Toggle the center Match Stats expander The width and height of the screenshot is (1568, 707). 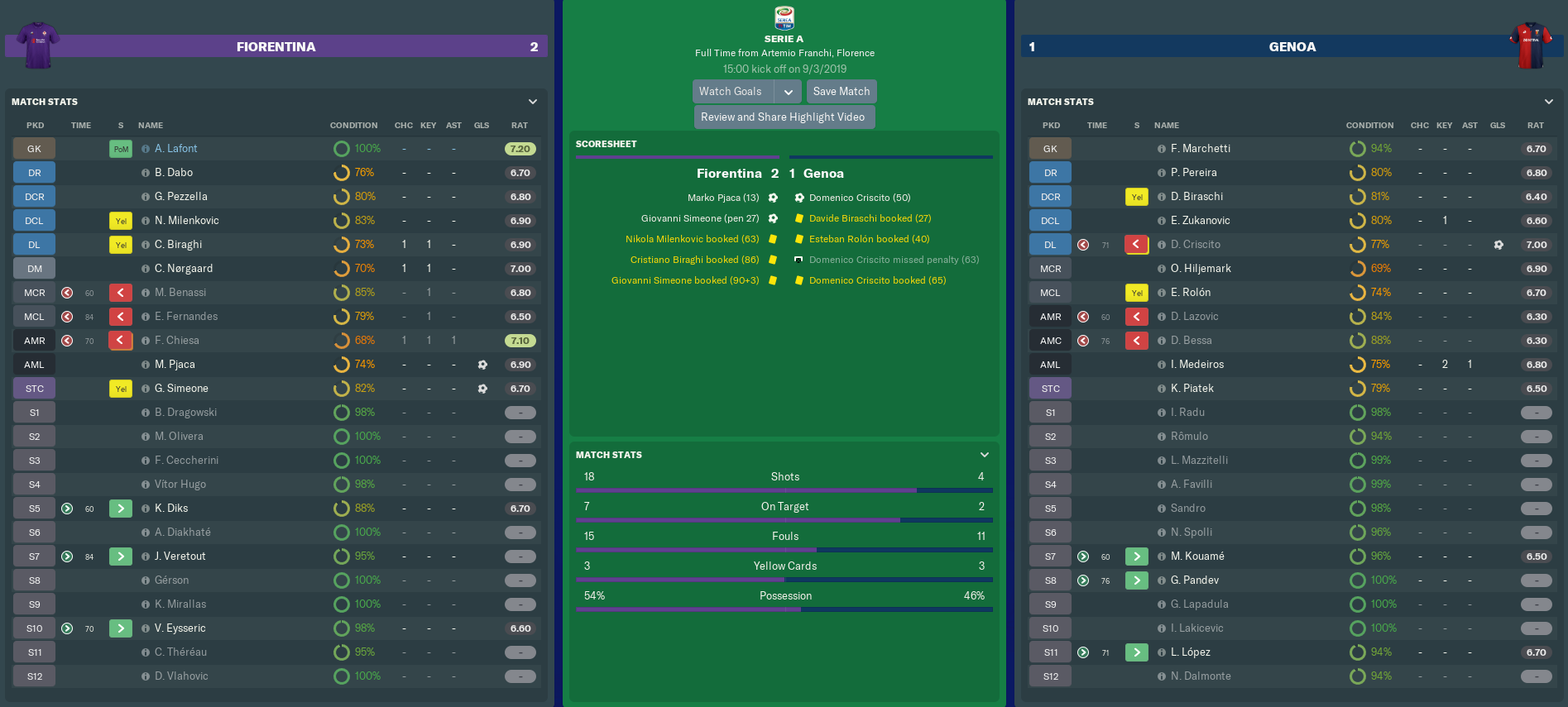(x=985, y=455)
